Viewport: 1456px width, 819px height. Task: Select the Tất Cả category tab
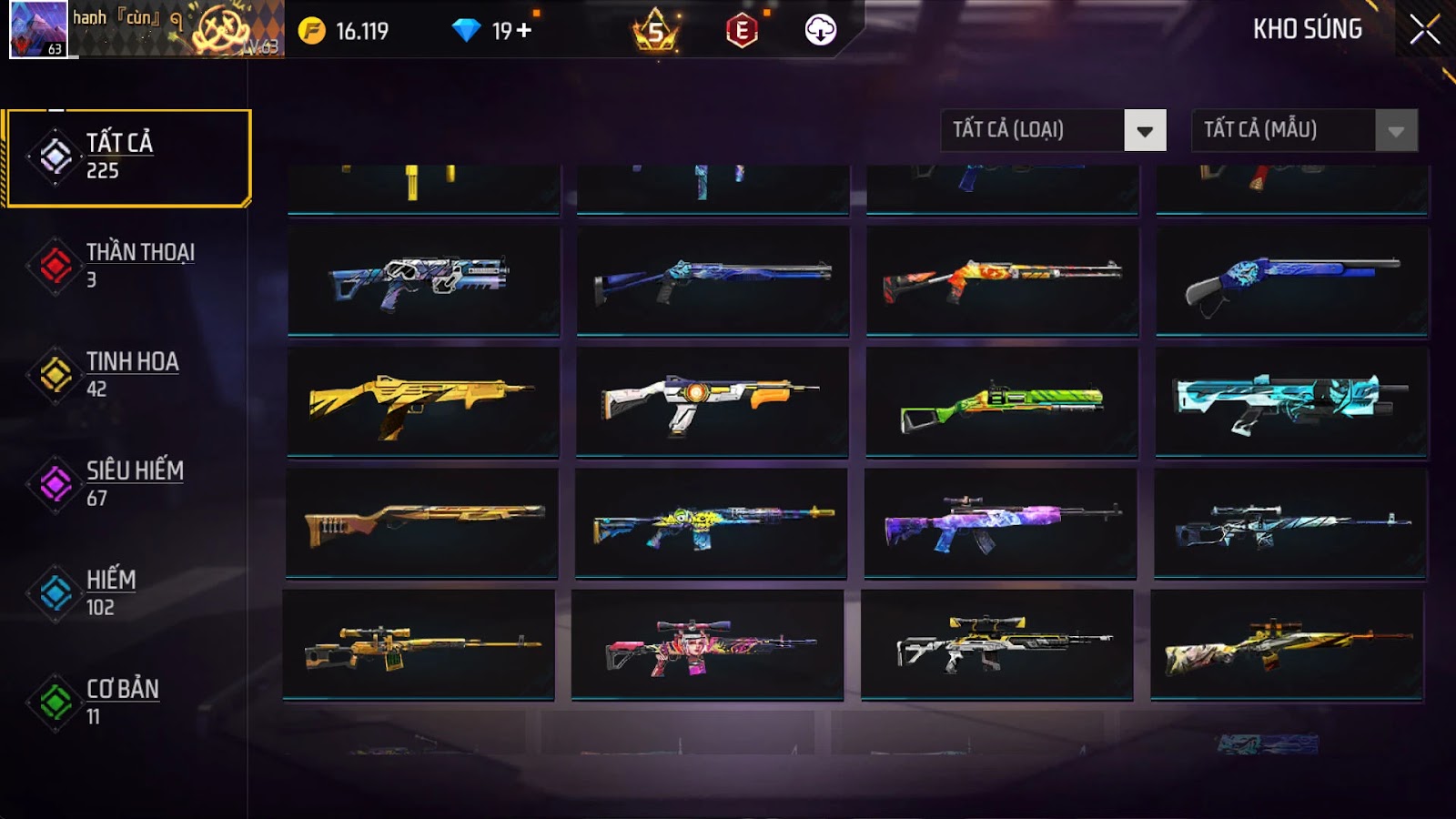click(x=128, y=157)
